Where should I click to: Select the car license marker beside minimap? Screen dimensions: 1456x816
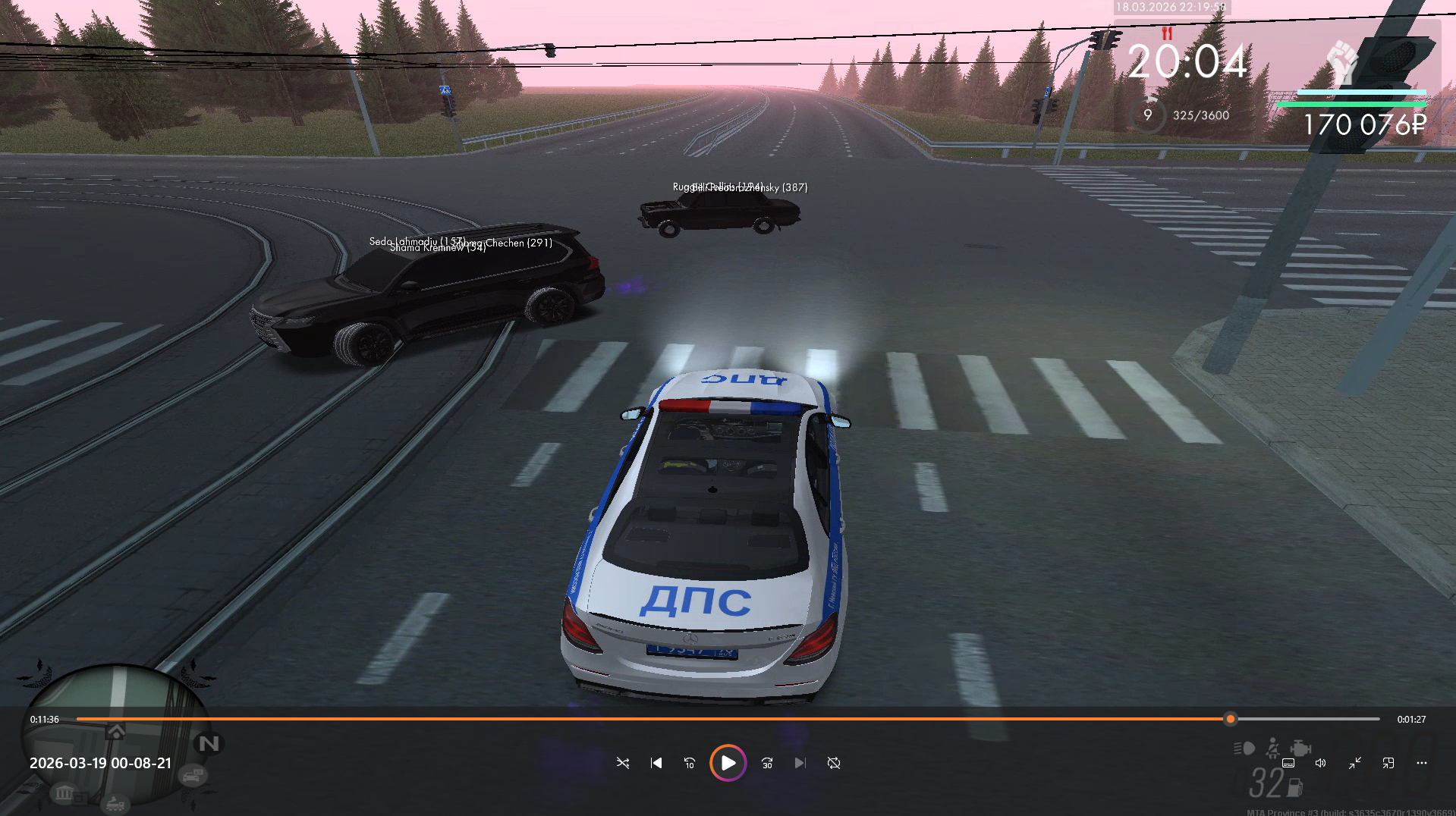[x=193, y=776]
